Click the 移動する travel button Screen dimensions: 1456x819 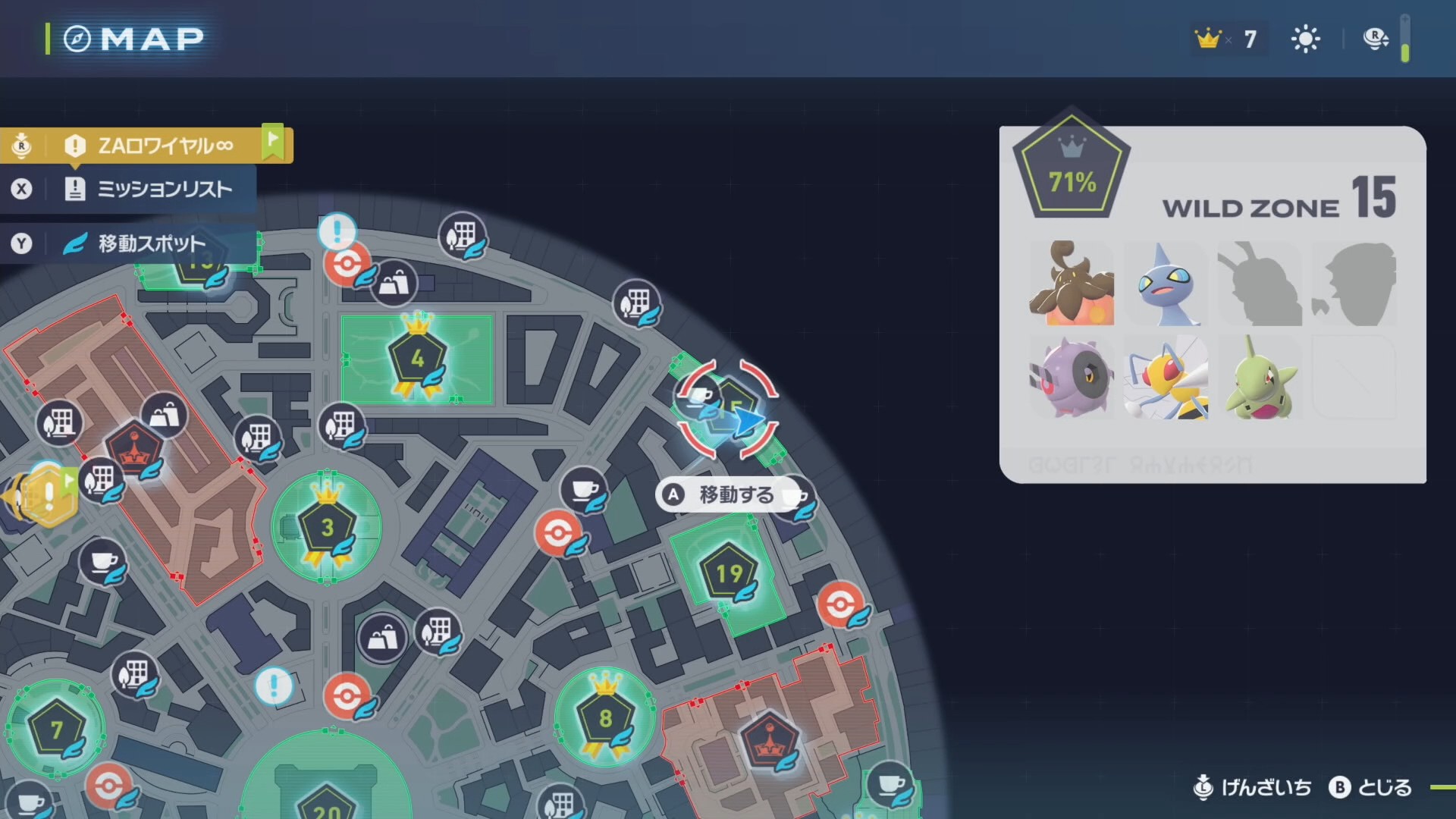pos(724,494)
